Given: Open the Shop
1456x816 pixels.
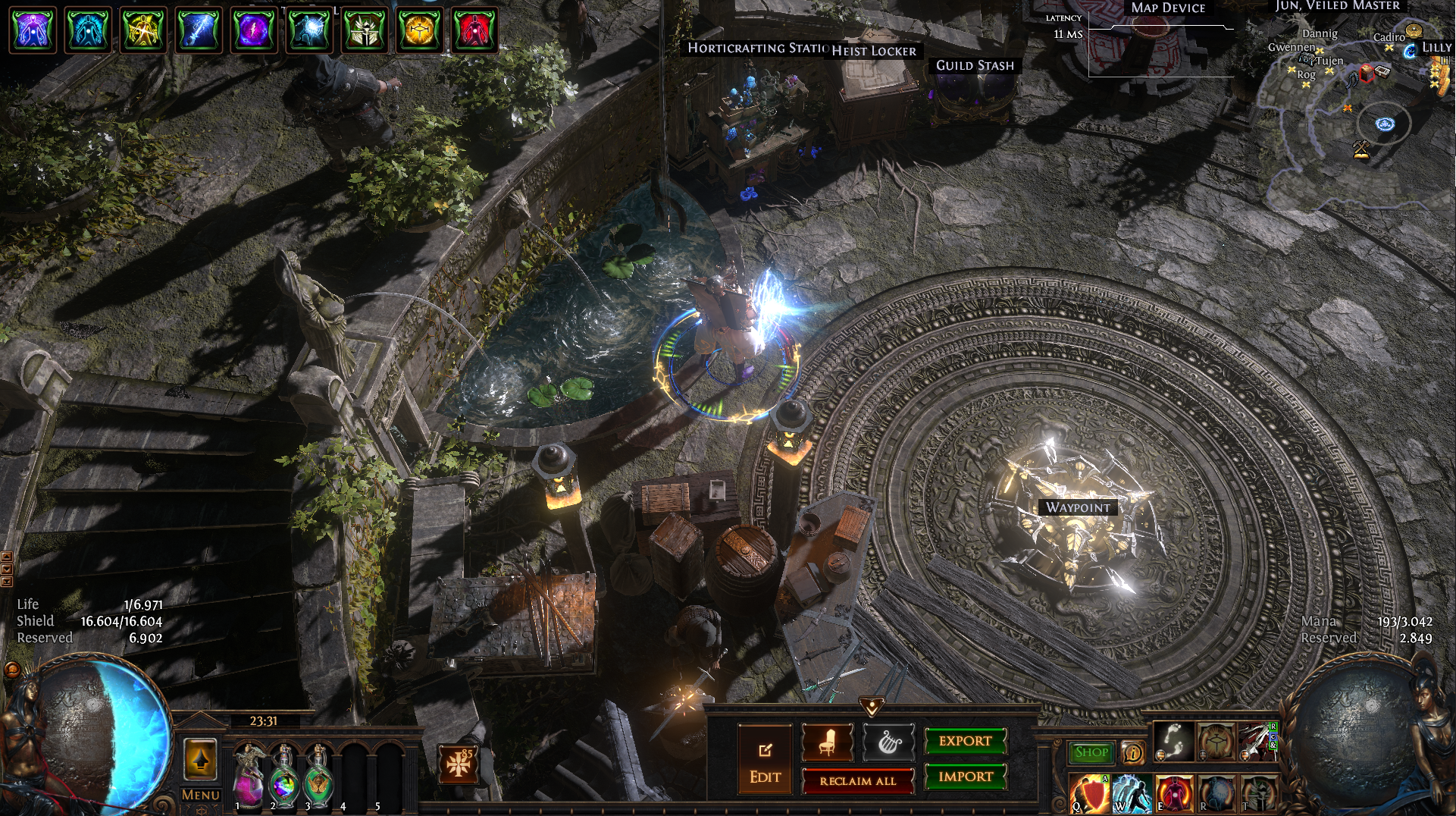Looking at the screenshot, I should (1091, 752).
